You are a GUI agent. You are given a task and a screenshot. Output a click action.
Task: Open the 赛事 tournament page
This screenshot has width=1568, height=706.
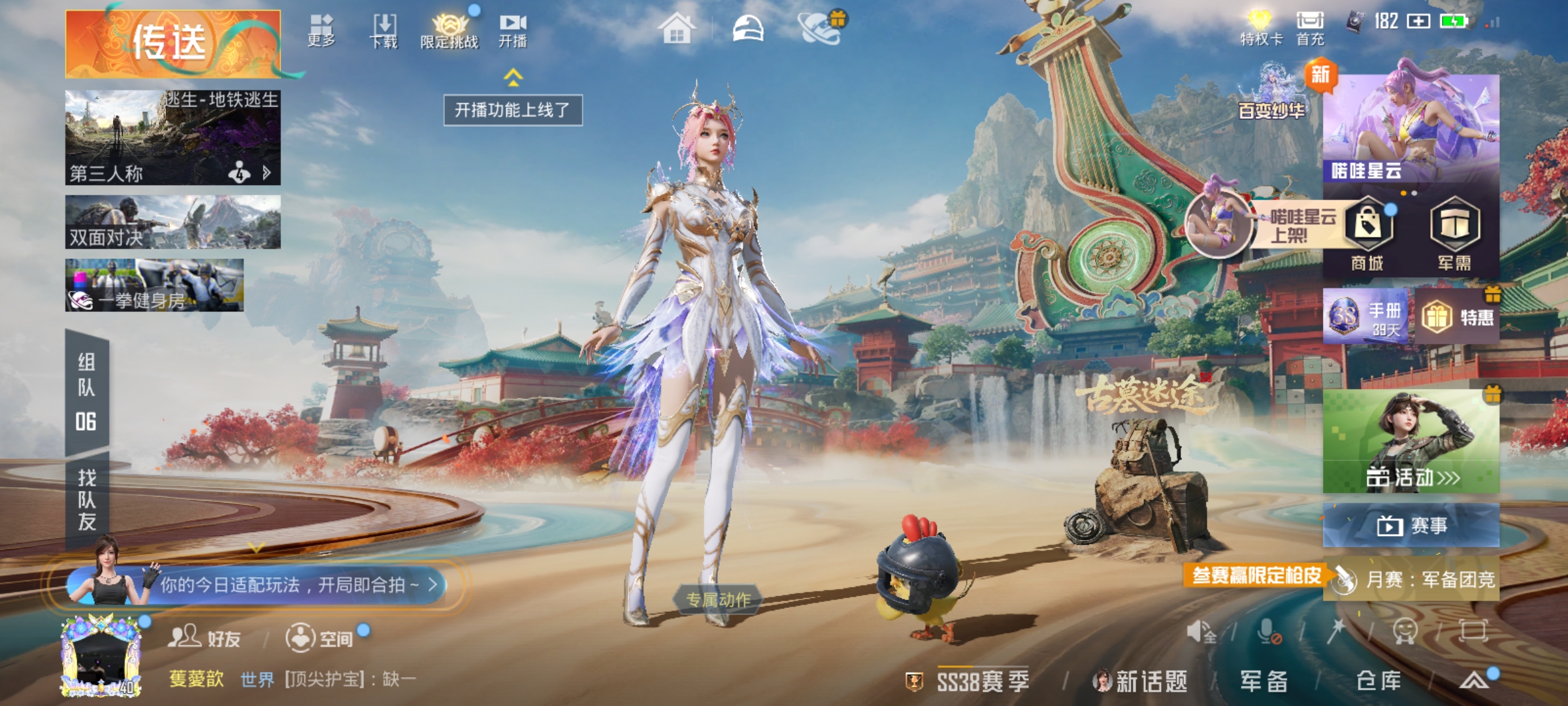point(1411,525)
